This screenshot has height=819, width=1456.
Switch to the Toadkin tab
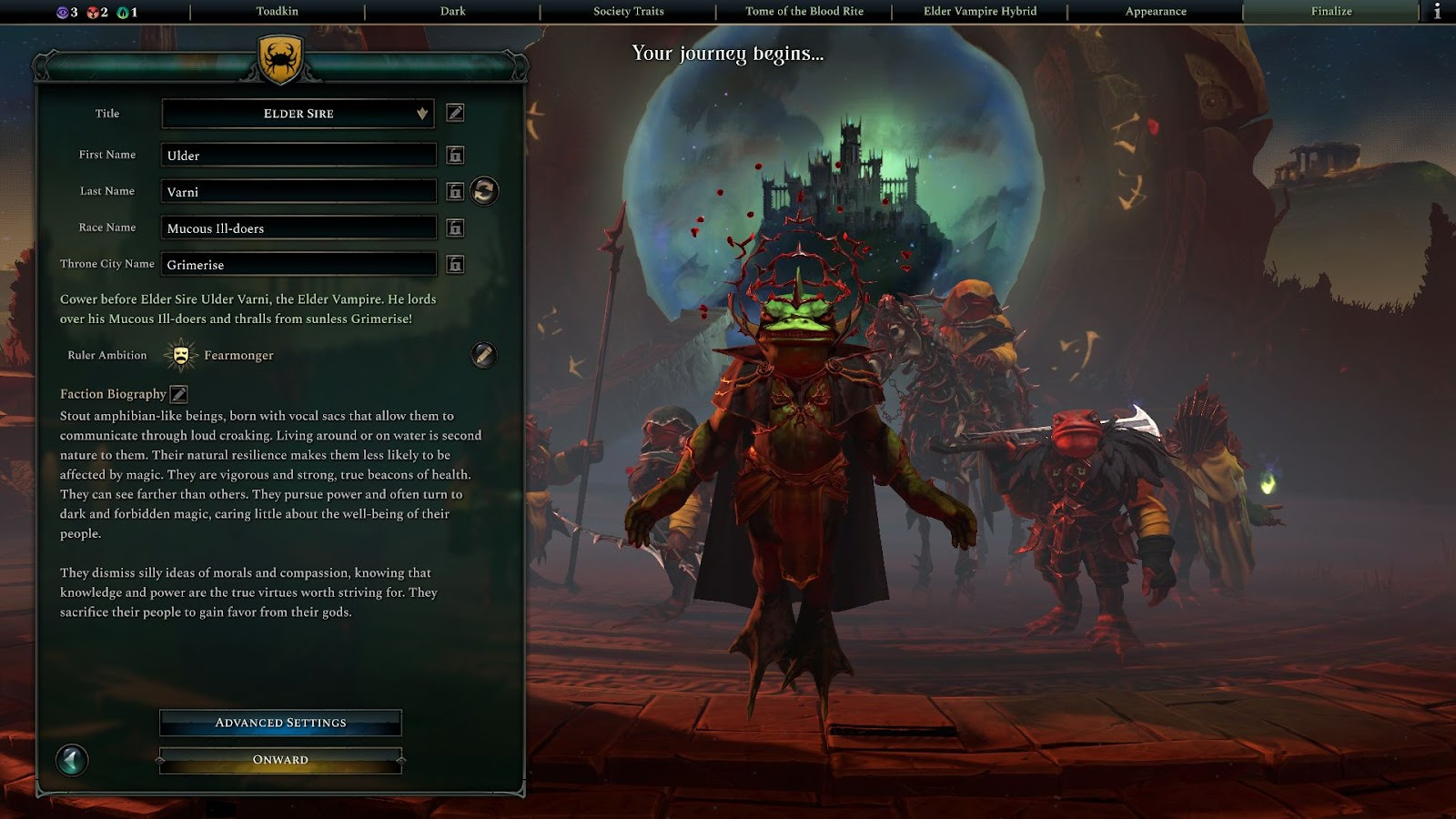tap(277, 12)
